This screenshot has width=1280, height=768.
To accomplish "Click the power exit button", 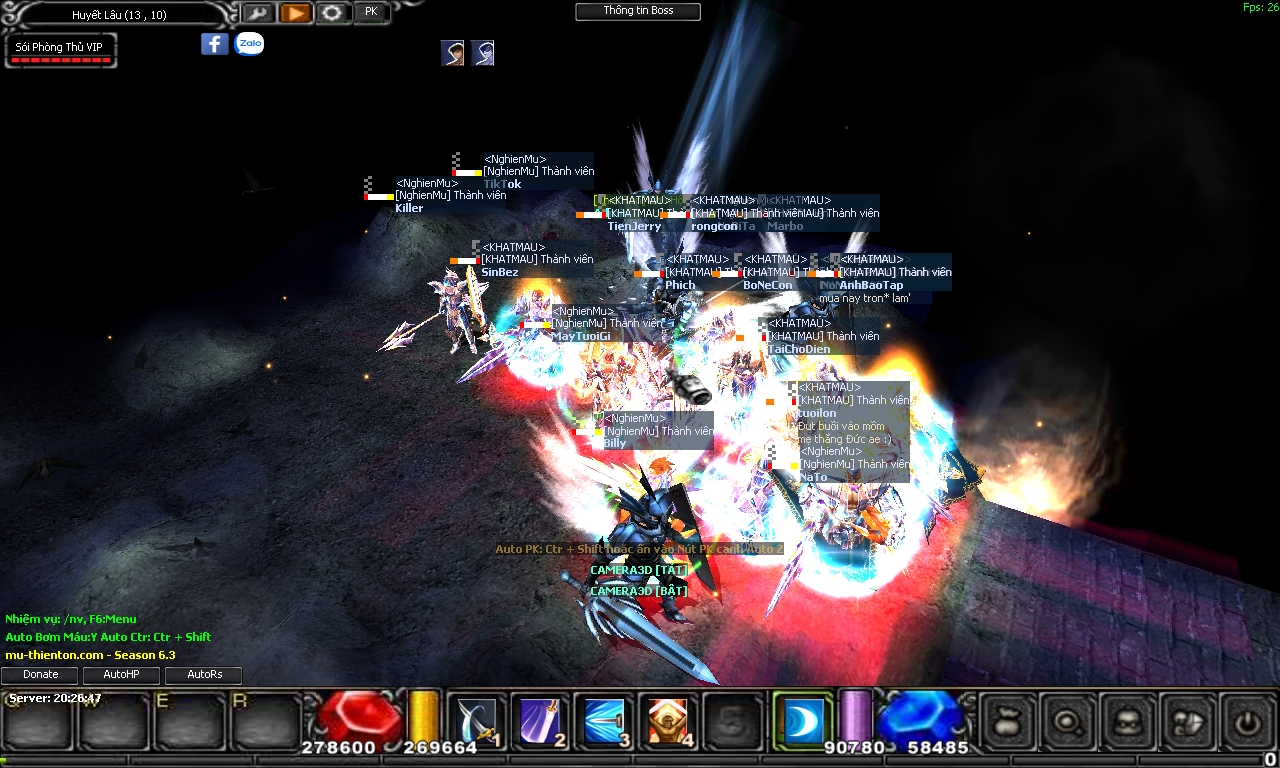I will tap(1246, 721).
